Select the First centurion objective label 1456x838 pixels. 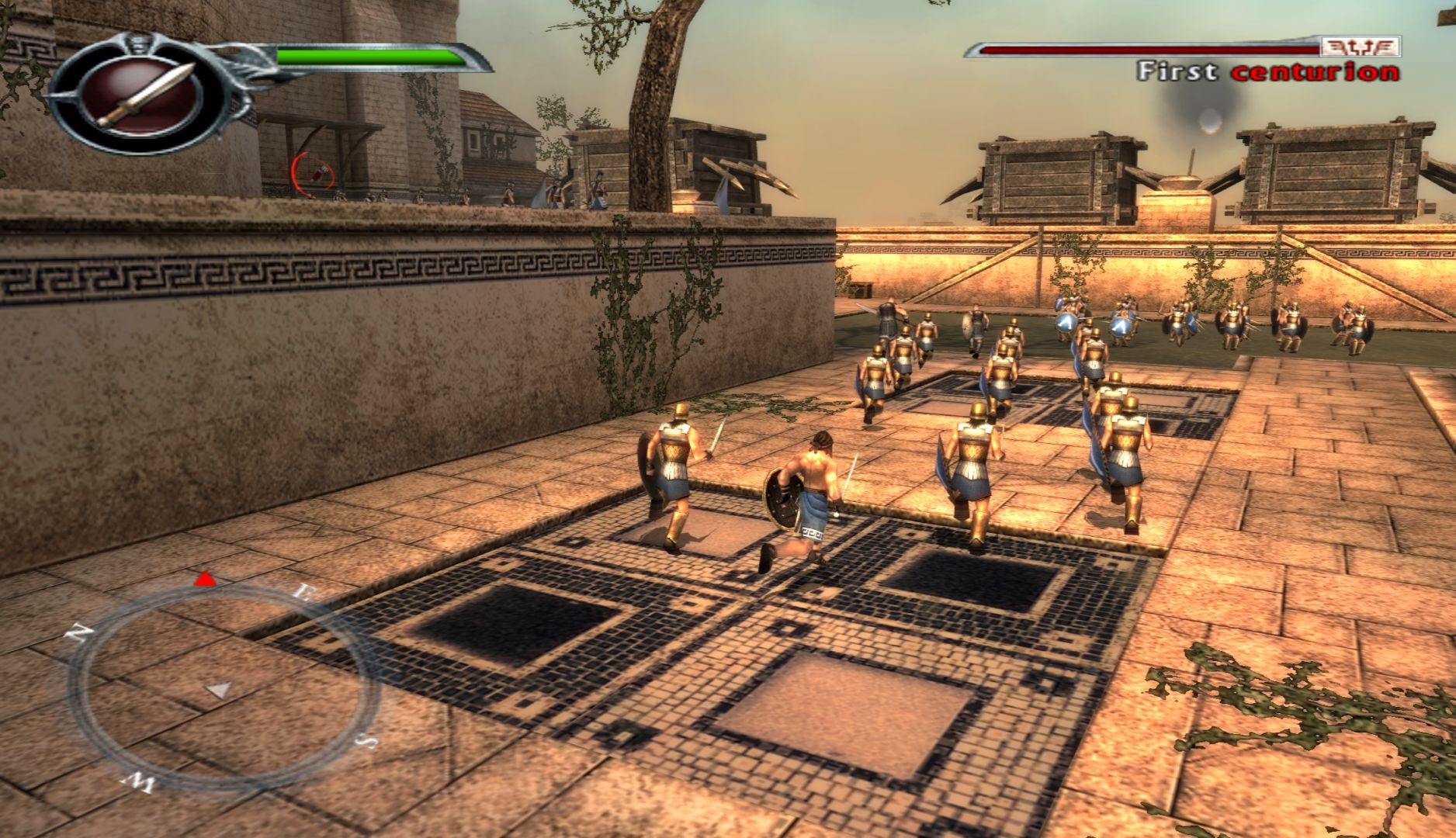click(1267, 72)
